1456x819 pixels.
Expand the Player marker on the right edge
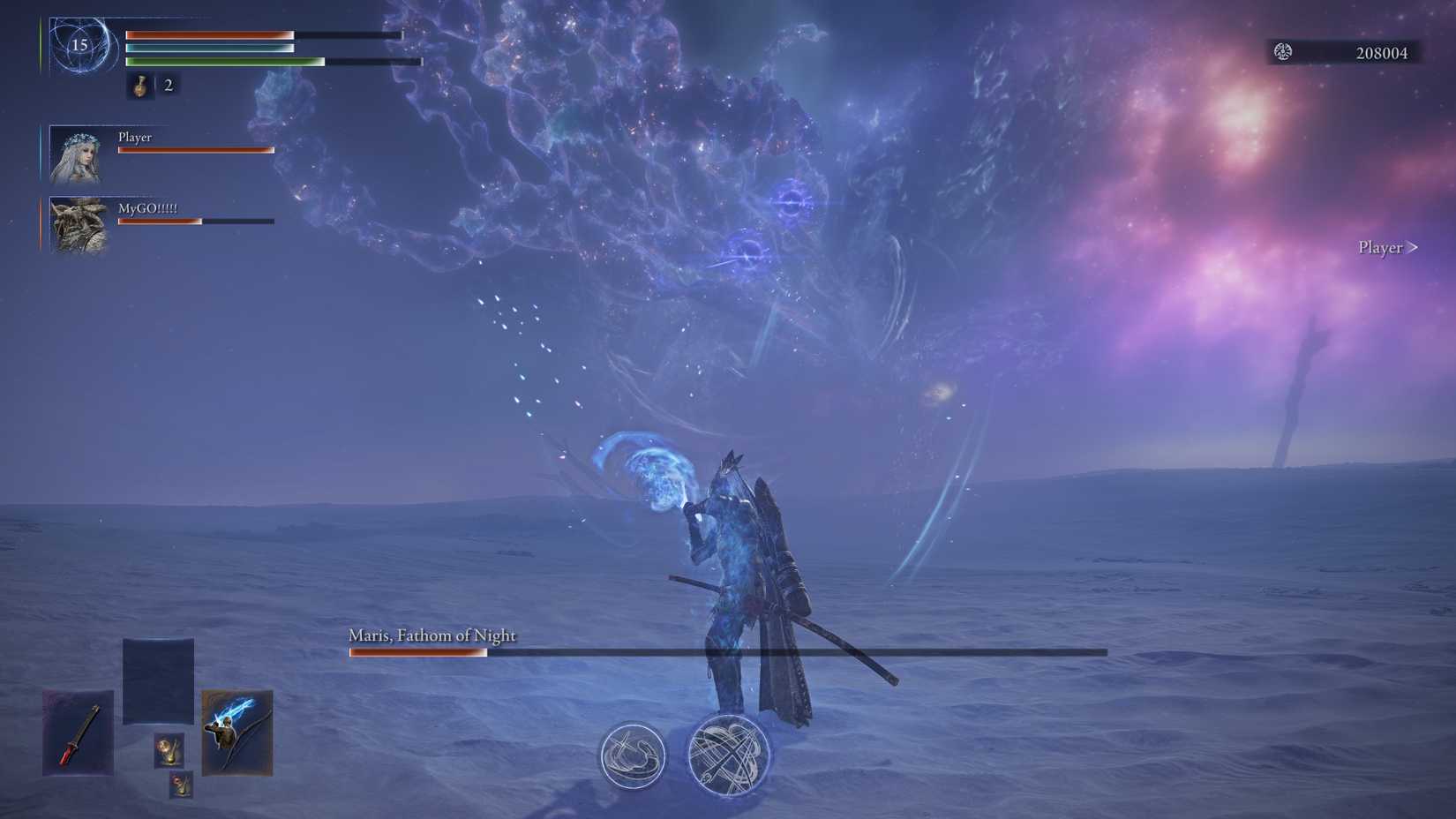[x=1386, y=248]
